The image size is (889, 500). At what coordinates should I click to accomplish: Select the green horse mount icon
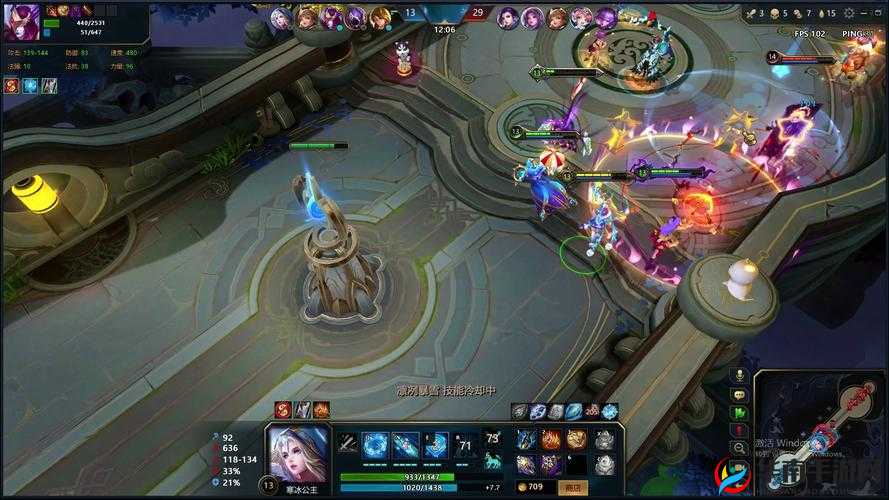(x=492, y=461)
